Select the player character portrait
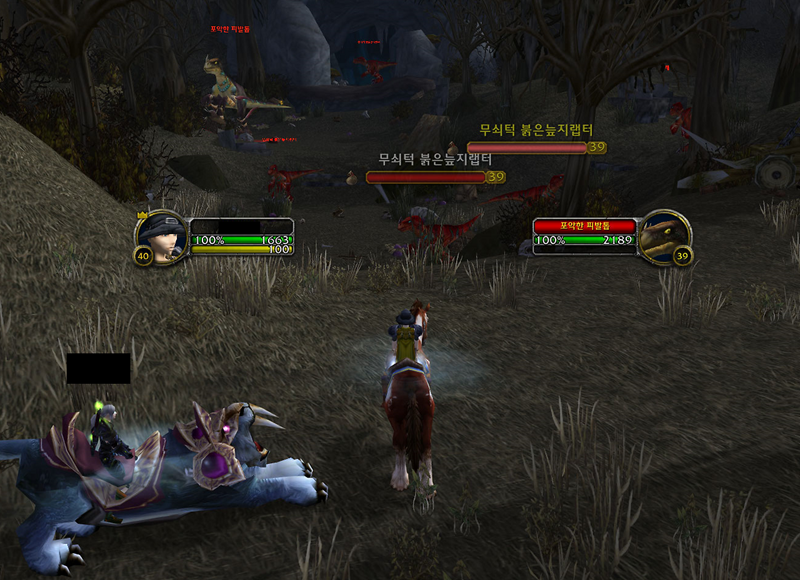The image size is (800, 580). coord(163,234)
